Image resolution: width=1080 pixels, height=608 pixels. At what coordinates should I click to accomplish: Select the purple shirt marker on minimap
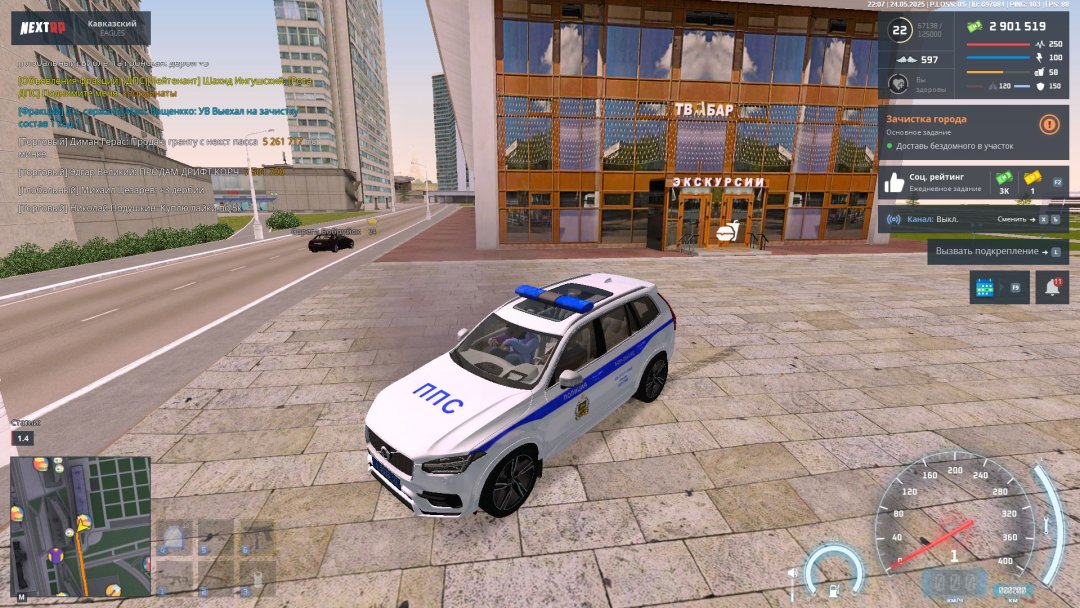click(x=56, y=553)
